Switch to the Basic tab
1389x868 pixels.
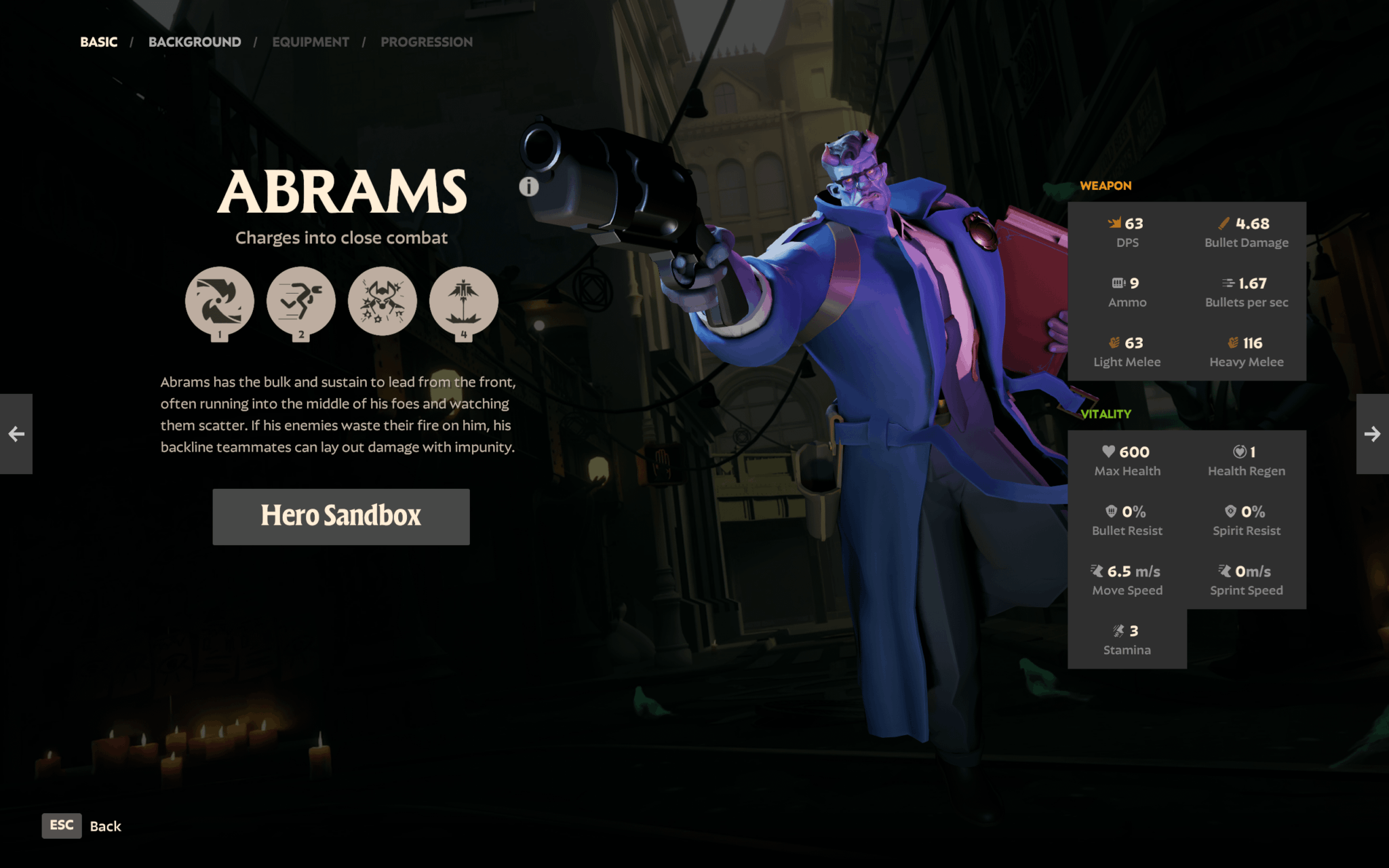click(99, 42)
